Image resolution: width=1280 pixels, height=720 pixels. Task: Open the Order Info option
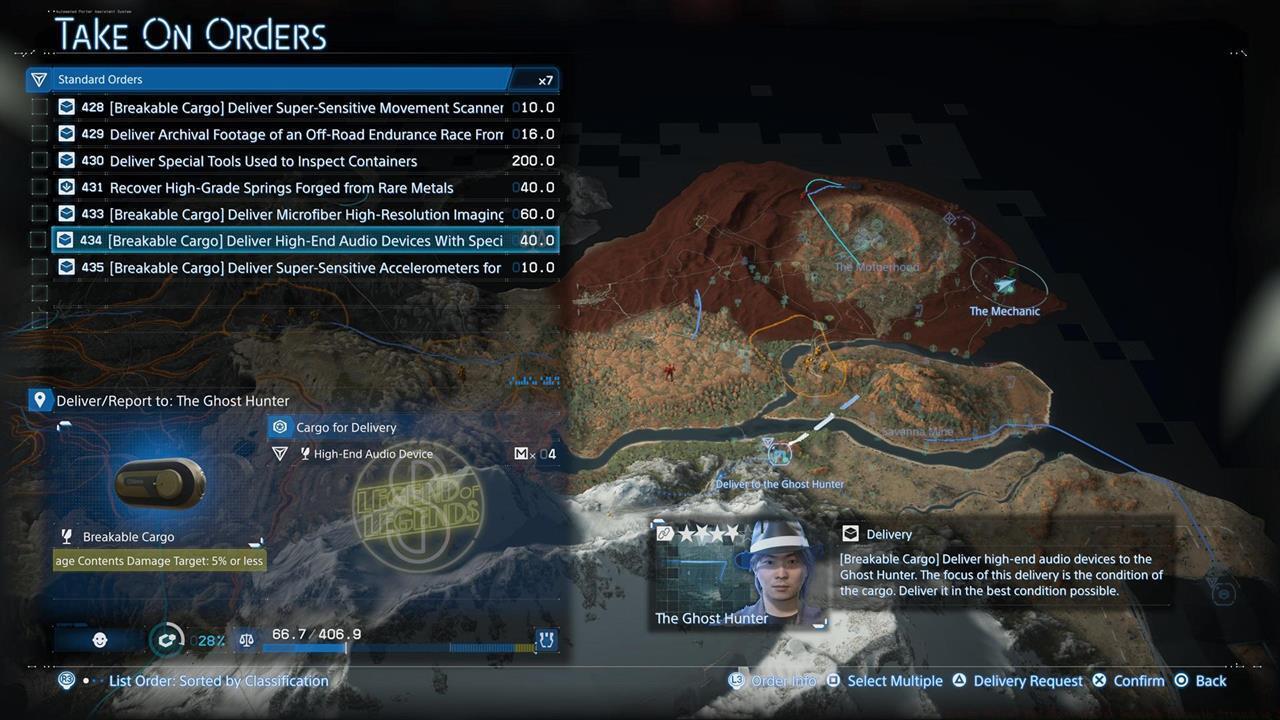pos(783,680)
